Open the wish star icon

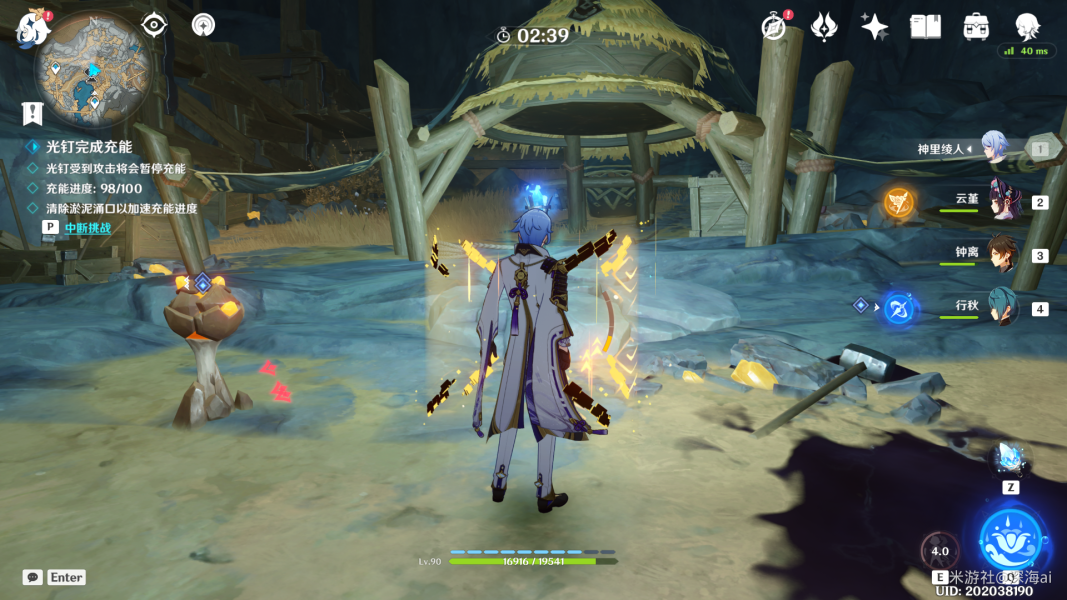click(824, 27)
